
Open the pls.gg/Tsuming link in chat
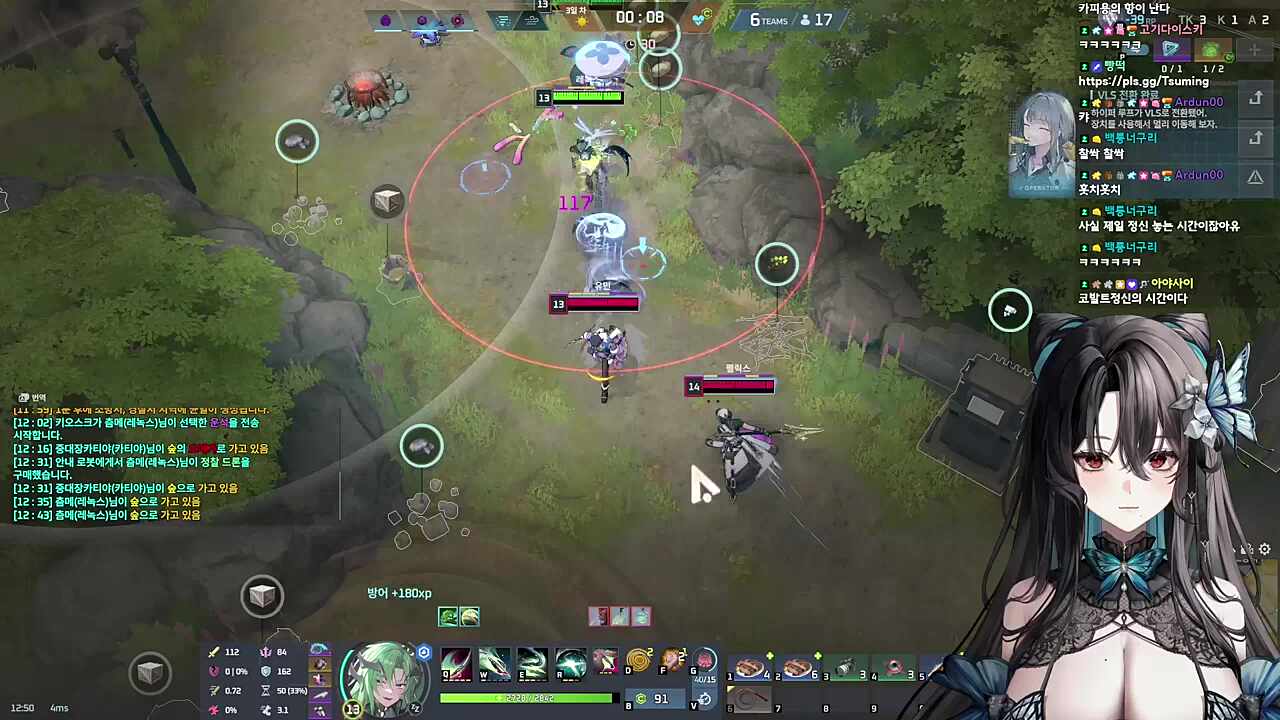coord(1143,81)
